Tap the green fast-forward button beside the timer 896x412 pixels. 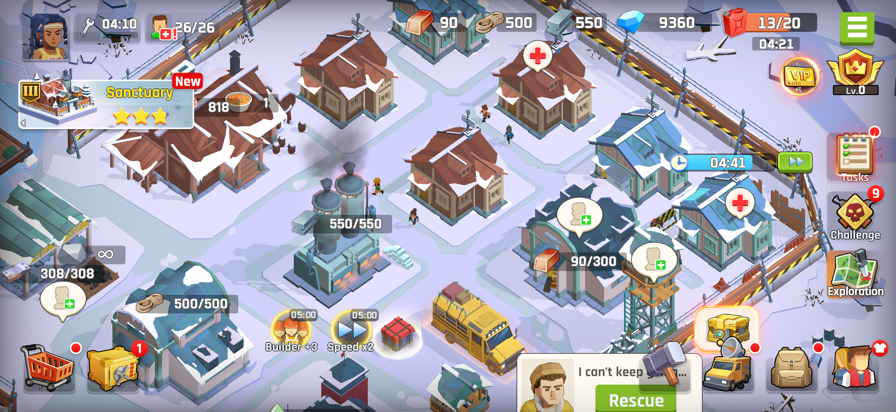795,162
